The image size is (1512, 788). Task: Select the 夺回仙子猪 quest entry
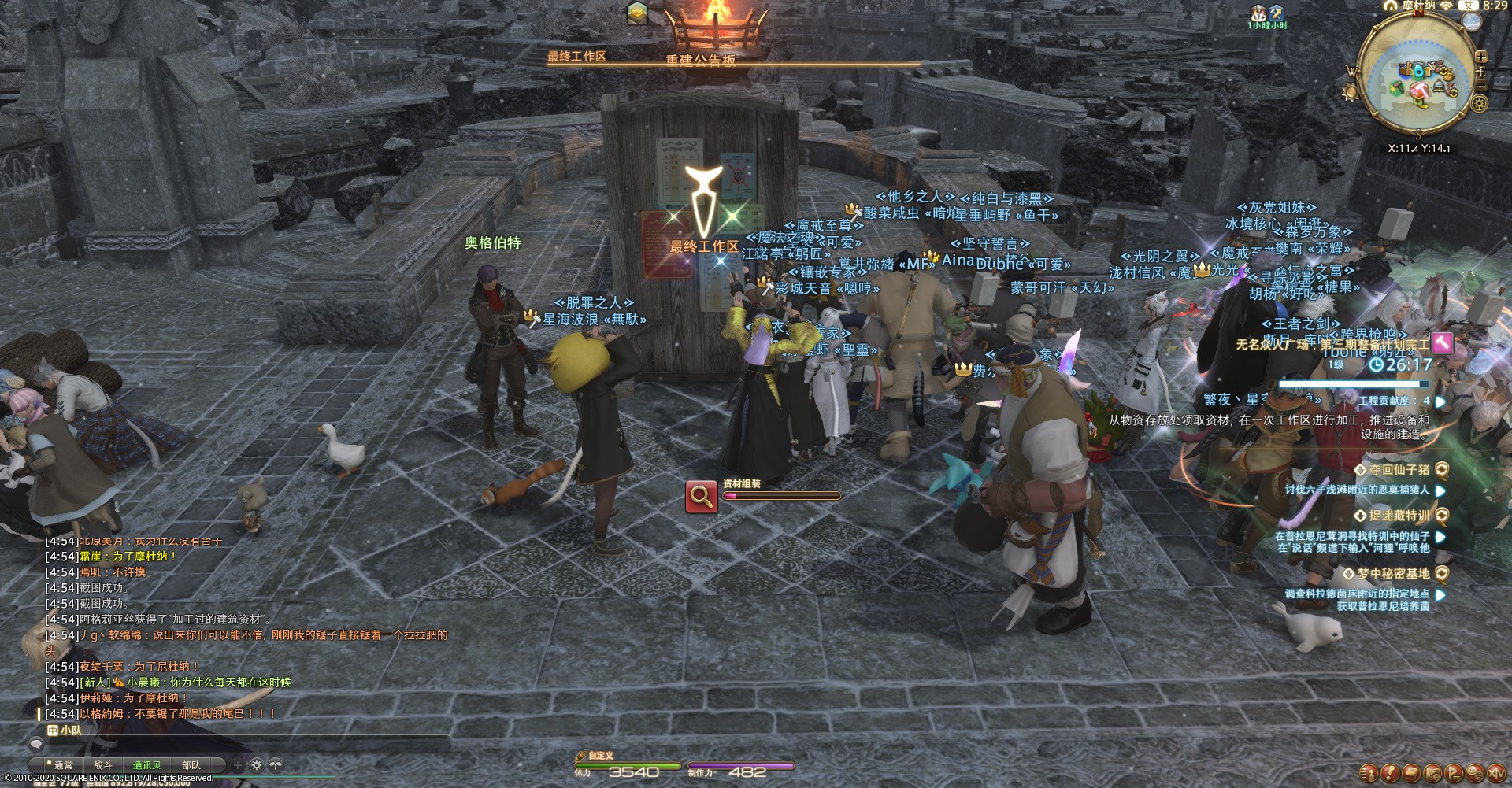tap(1399, 470)
